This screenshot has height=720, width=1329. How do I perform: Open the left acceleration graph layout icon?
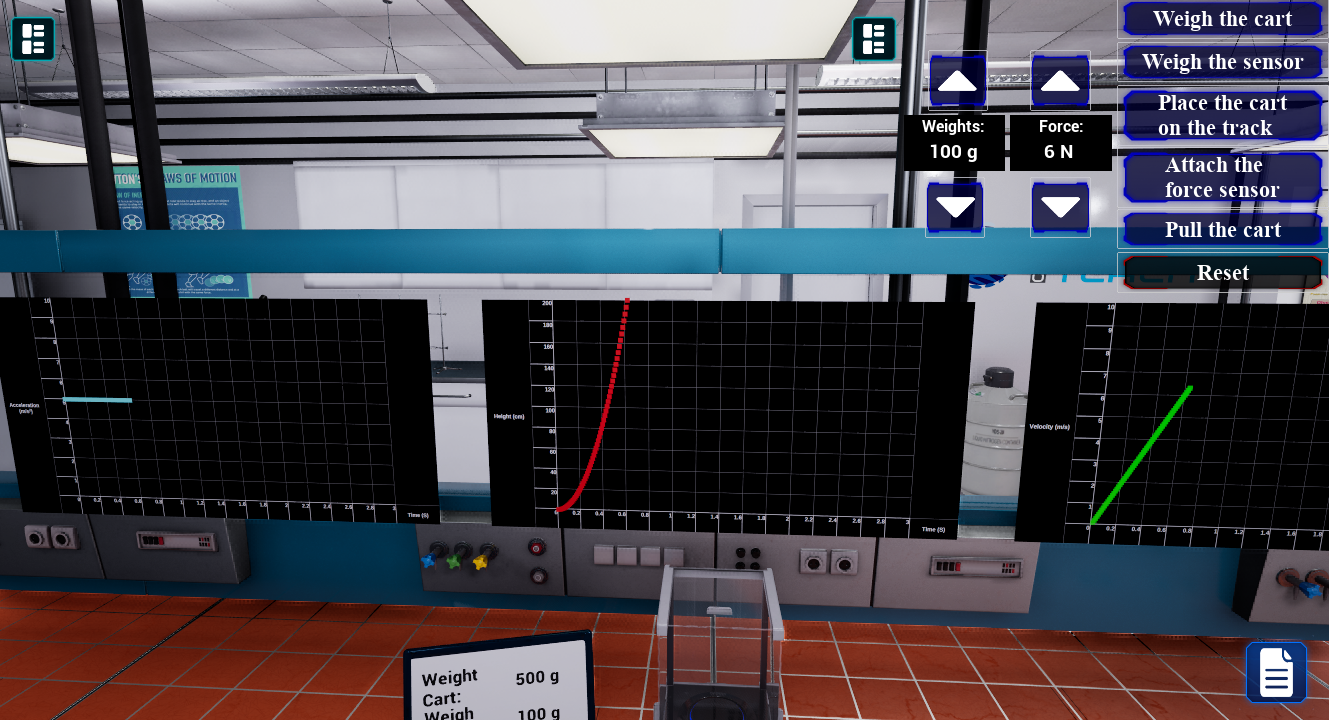point(33,39)
